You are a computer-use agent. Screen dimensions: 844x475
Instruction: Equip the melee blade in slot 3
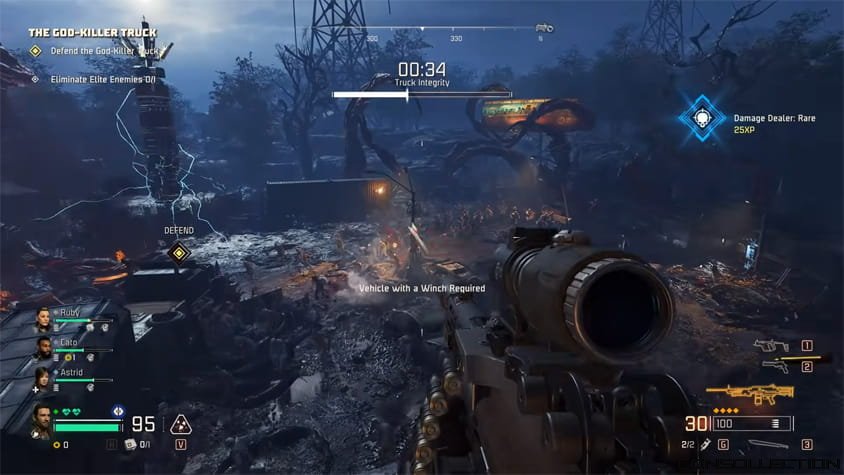coord(768,444)
